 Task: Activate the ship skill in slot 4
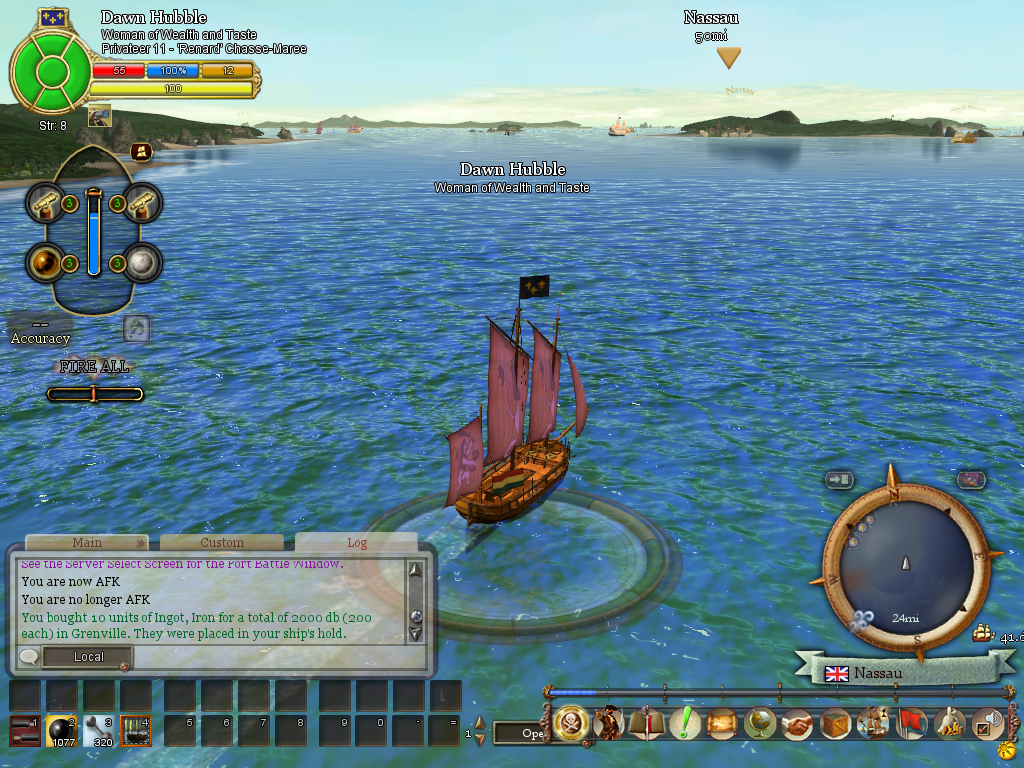135,732
